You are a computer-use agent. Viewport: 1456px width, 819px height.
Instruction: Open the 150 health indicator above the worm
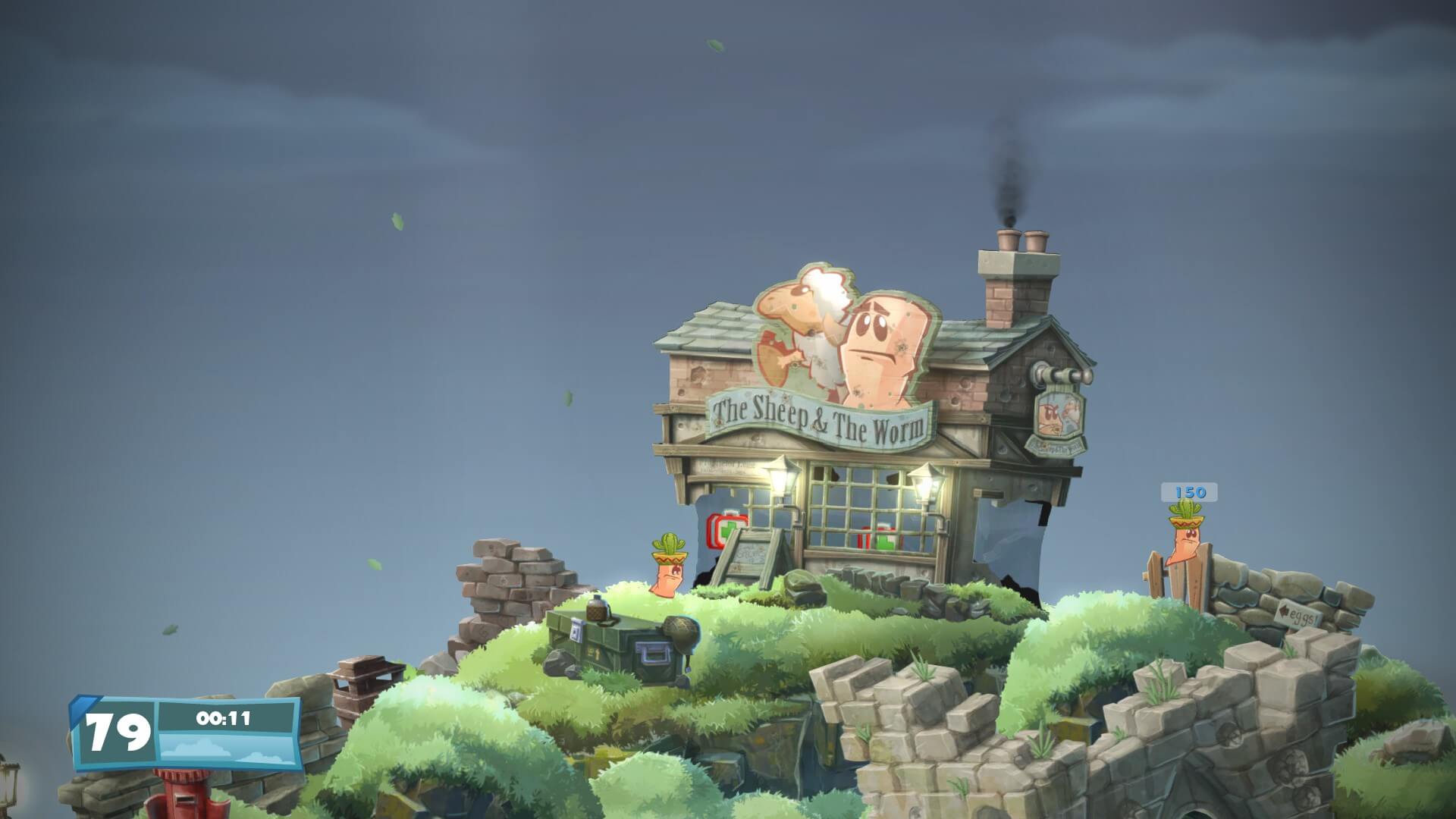coord(1189,493)
